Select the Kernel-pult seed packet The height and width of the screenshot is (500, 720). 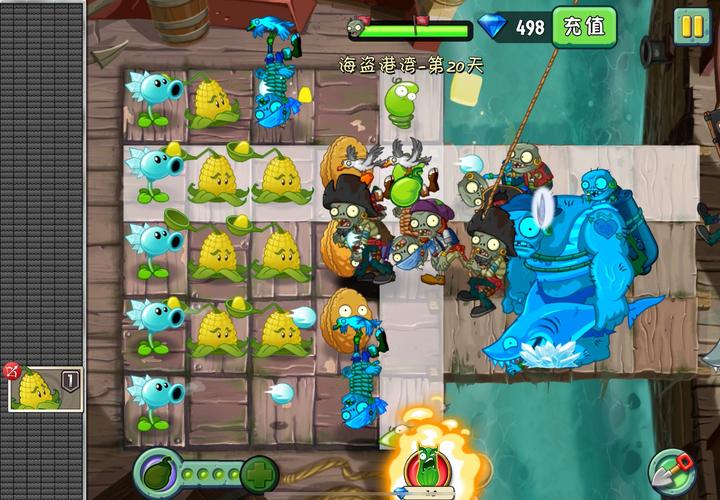44,388
